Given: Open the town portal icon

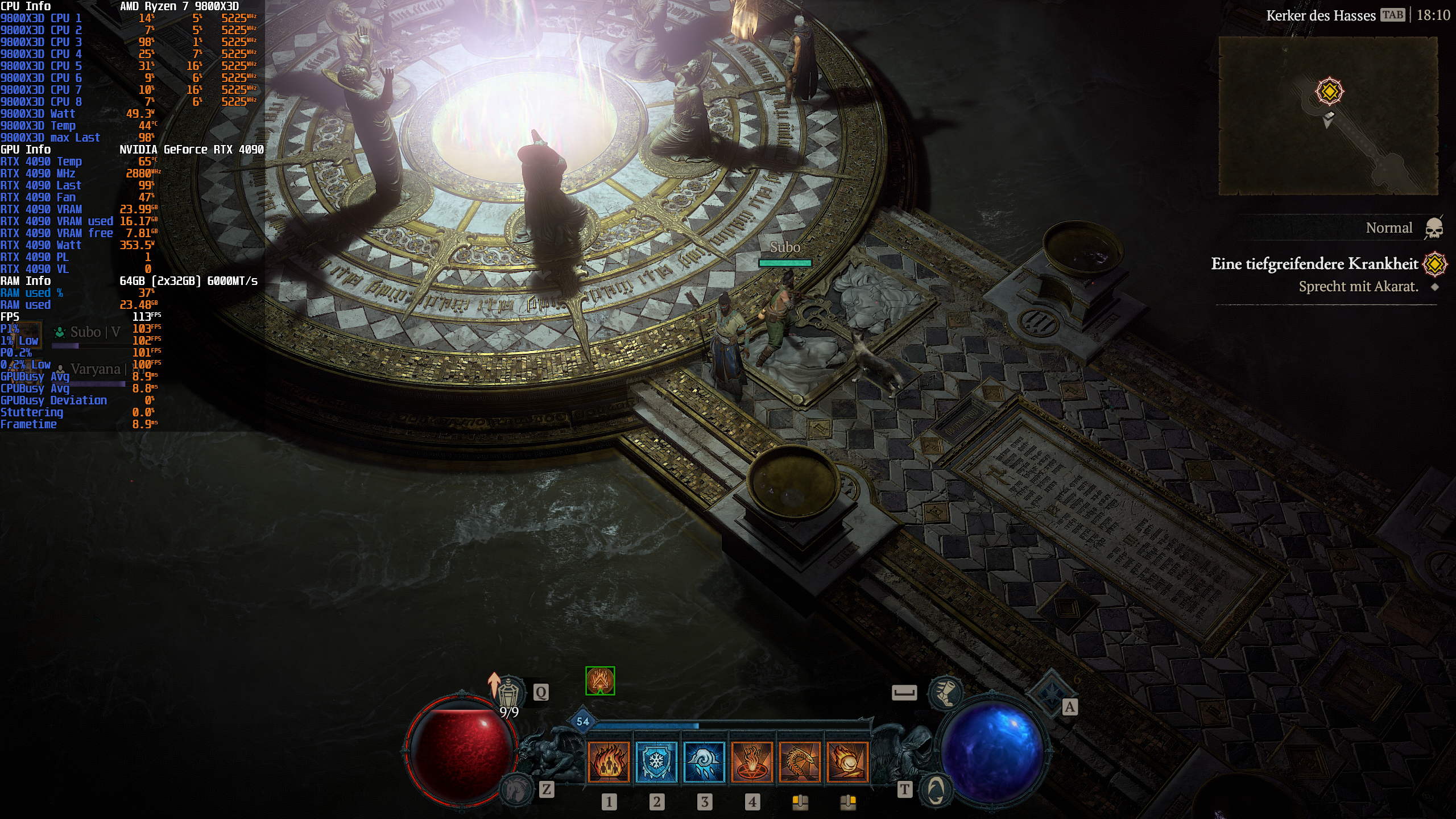Looking at the screenshot, I should 936,789.
